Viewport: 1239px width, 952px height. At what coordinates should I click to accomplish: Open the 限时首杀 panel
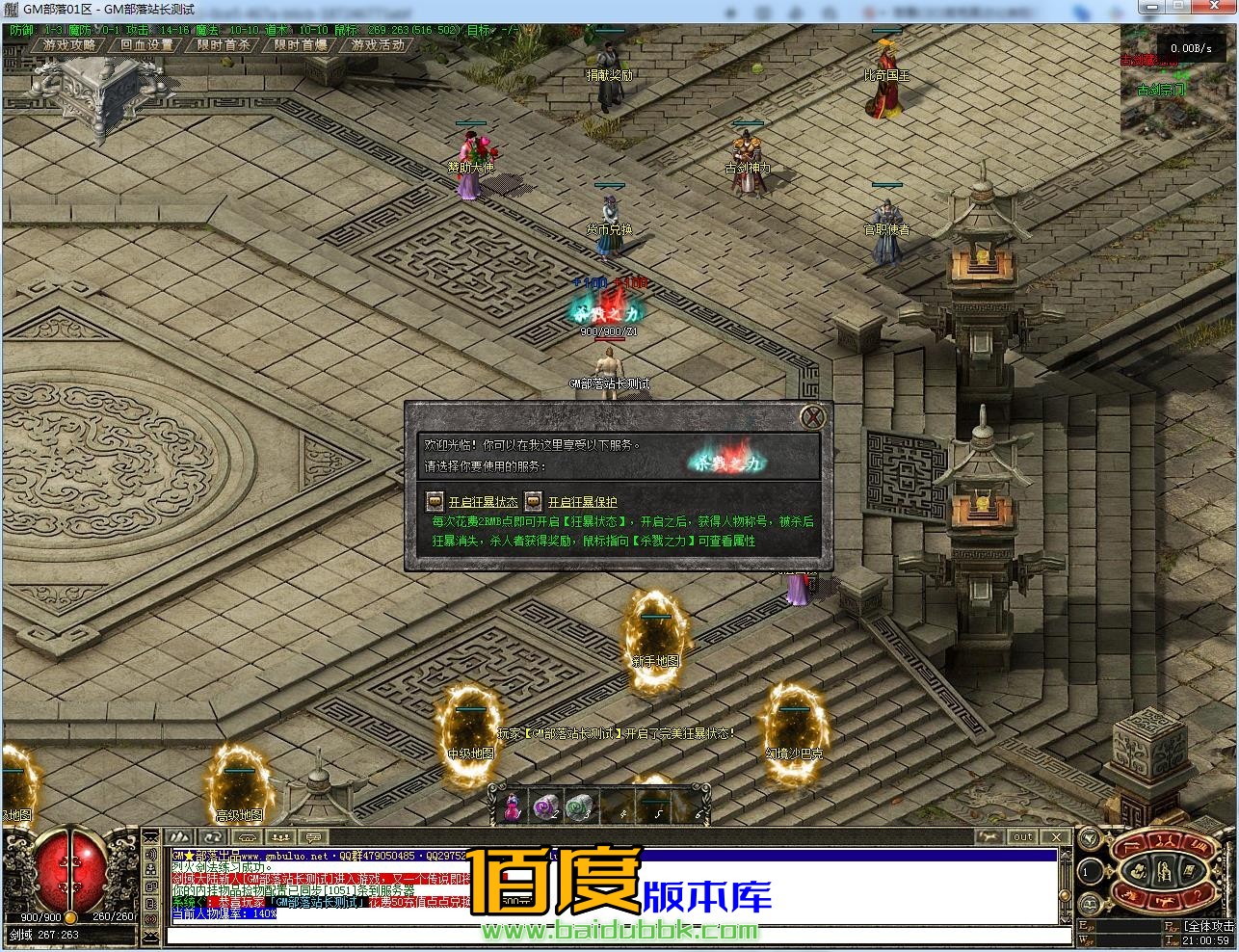(x=224, y=44)
